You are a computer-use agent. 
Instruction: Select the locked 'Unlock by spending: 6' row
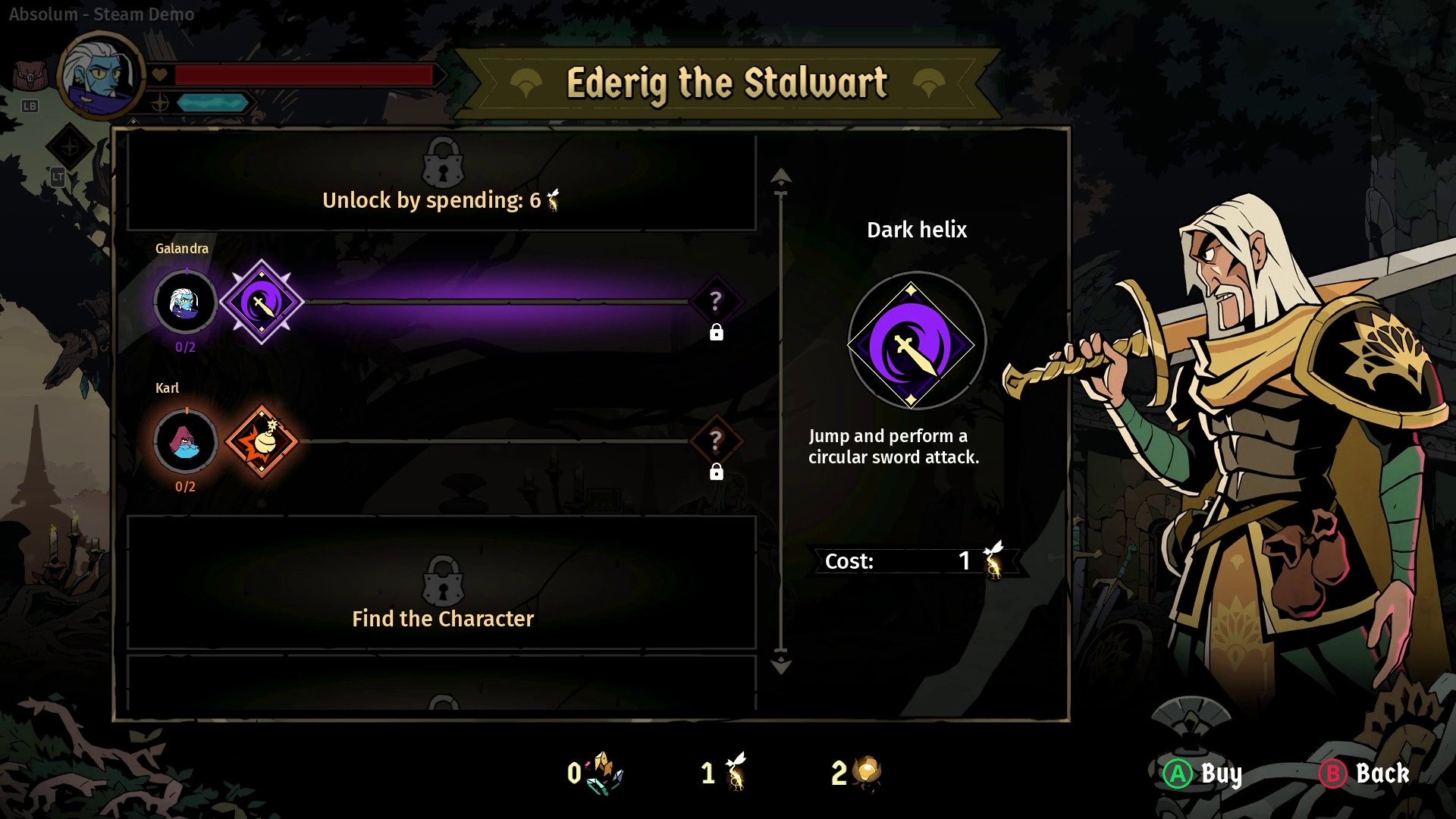click(x=441, y=182)
